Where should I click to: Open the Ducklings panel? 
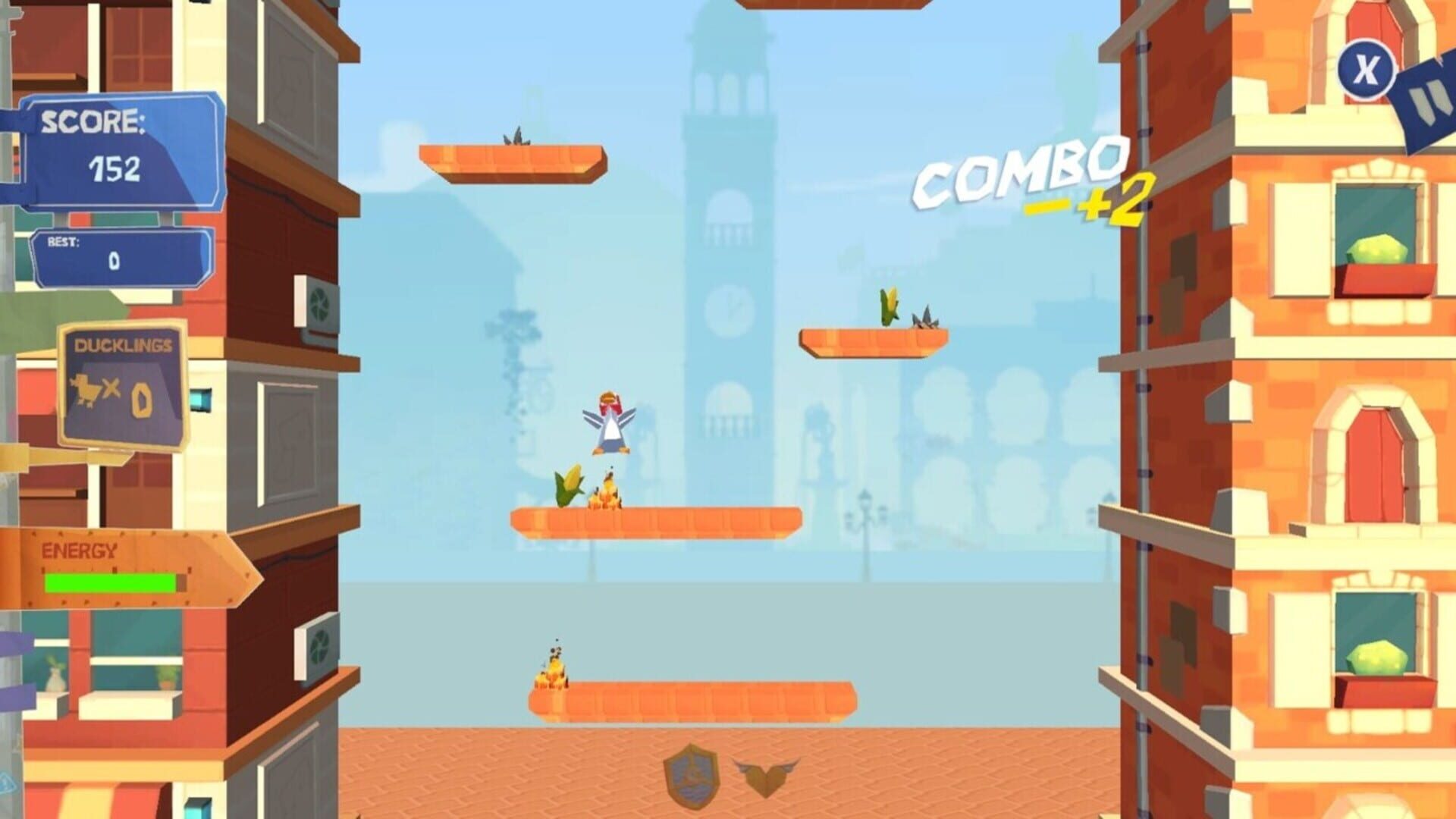(x=121, y=379)
